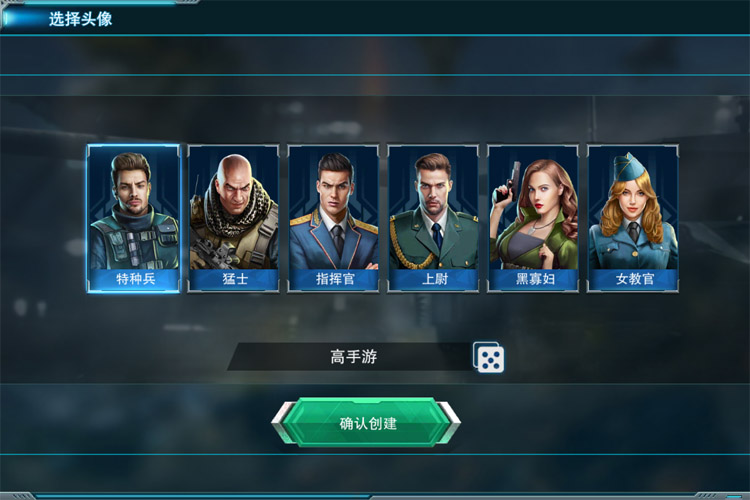750x500 pixels.
Task: Select the 上尉 captain avatar
Action: click(433, 217)
